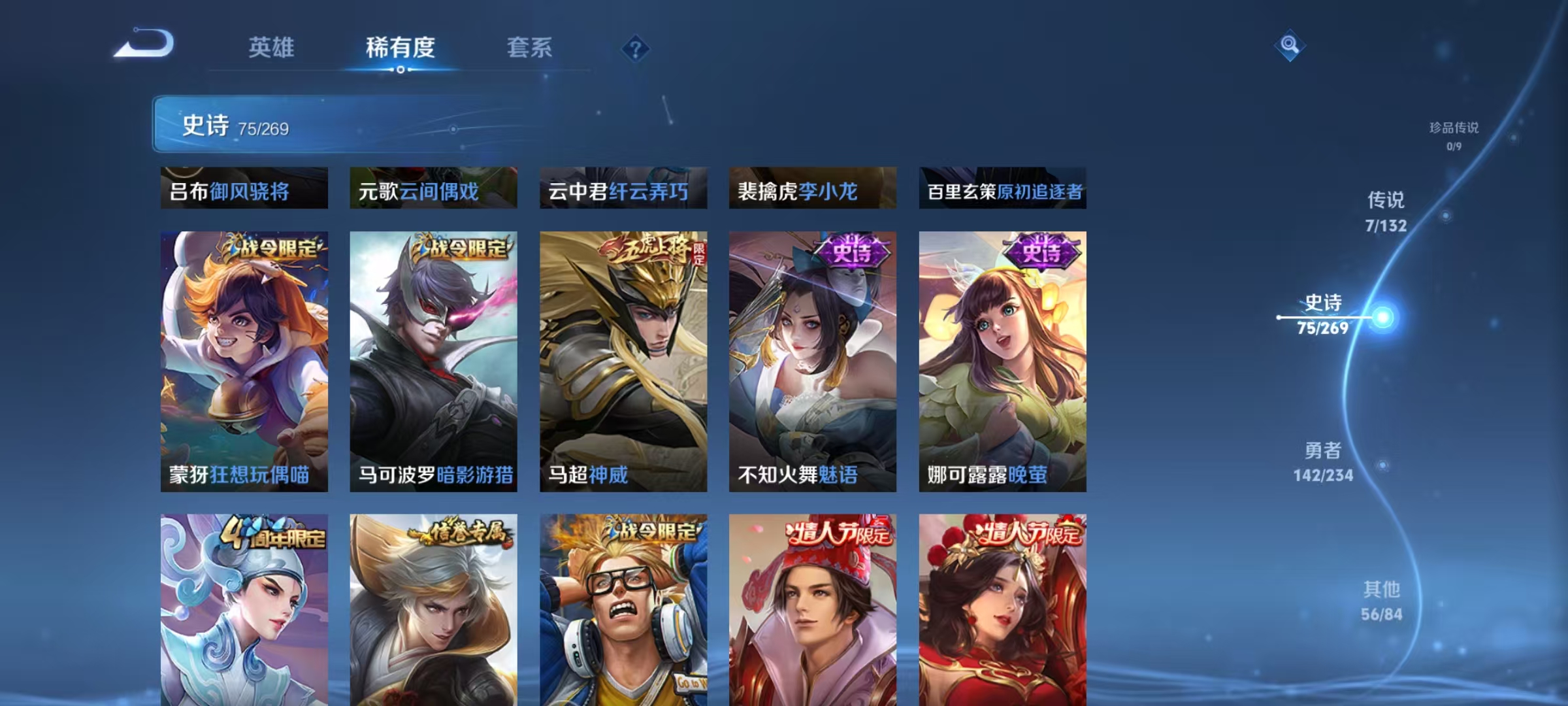Click the question mark help icon
Viewport: 1568px width, 706px height.
(x=636, y=47)
